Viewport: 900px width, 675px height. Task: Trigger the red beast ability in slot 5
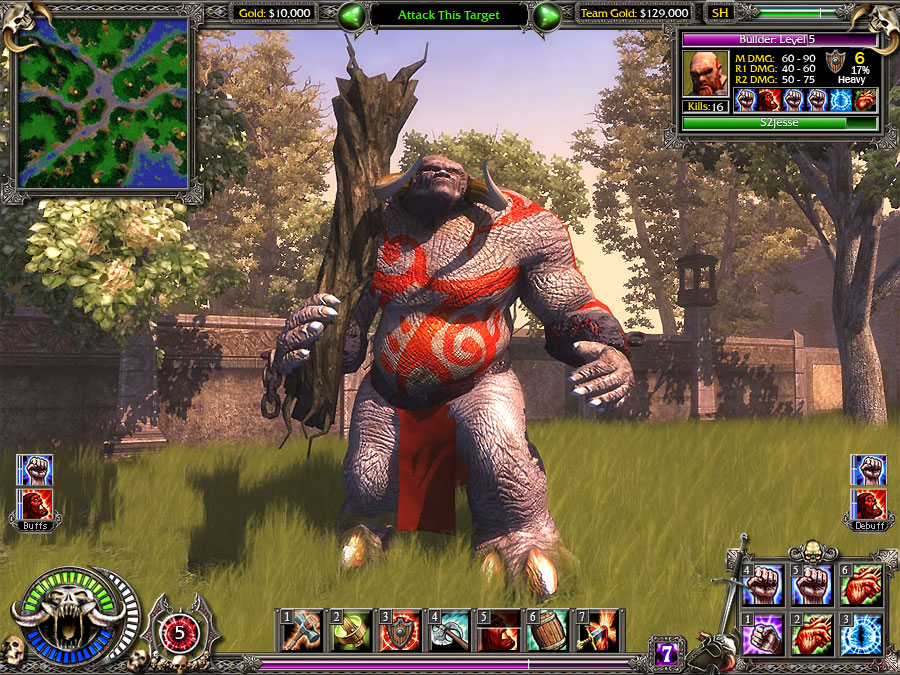coord(498,631)
